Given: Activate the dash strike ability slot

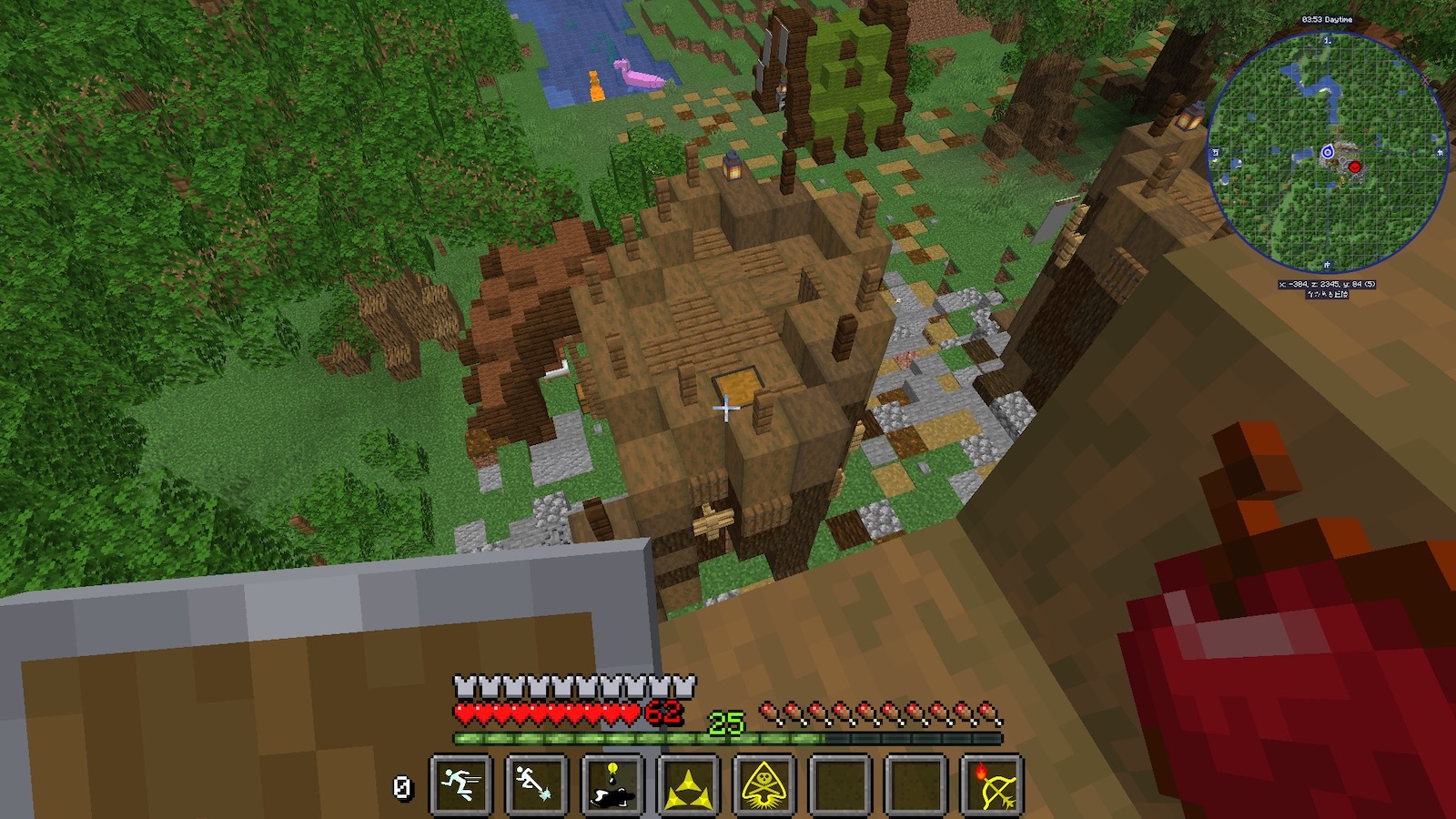Looking at the screenshot, I should point(536,784).
